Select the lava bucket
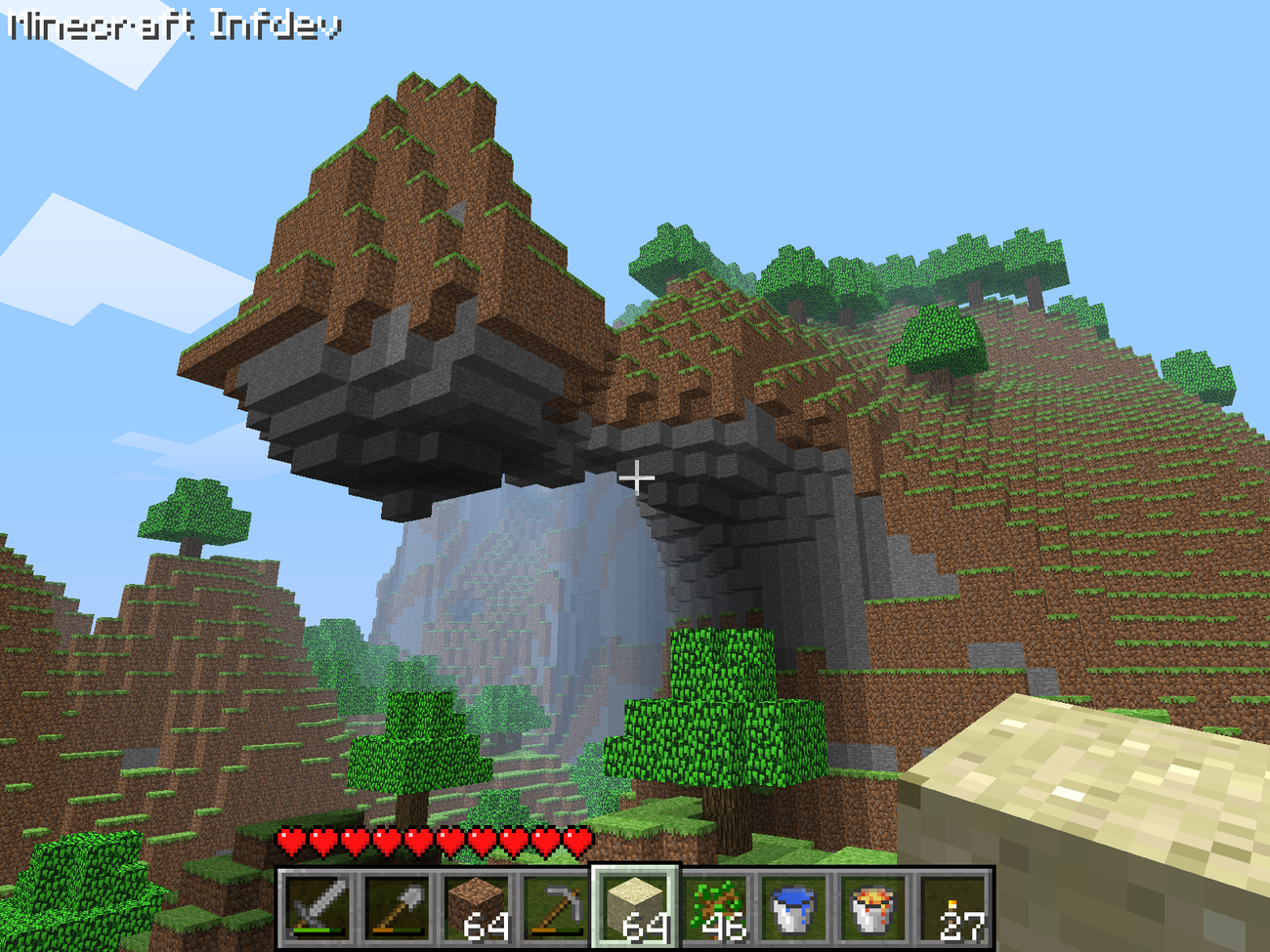This screenshot has height=952, width=1270. pos(872,909)
